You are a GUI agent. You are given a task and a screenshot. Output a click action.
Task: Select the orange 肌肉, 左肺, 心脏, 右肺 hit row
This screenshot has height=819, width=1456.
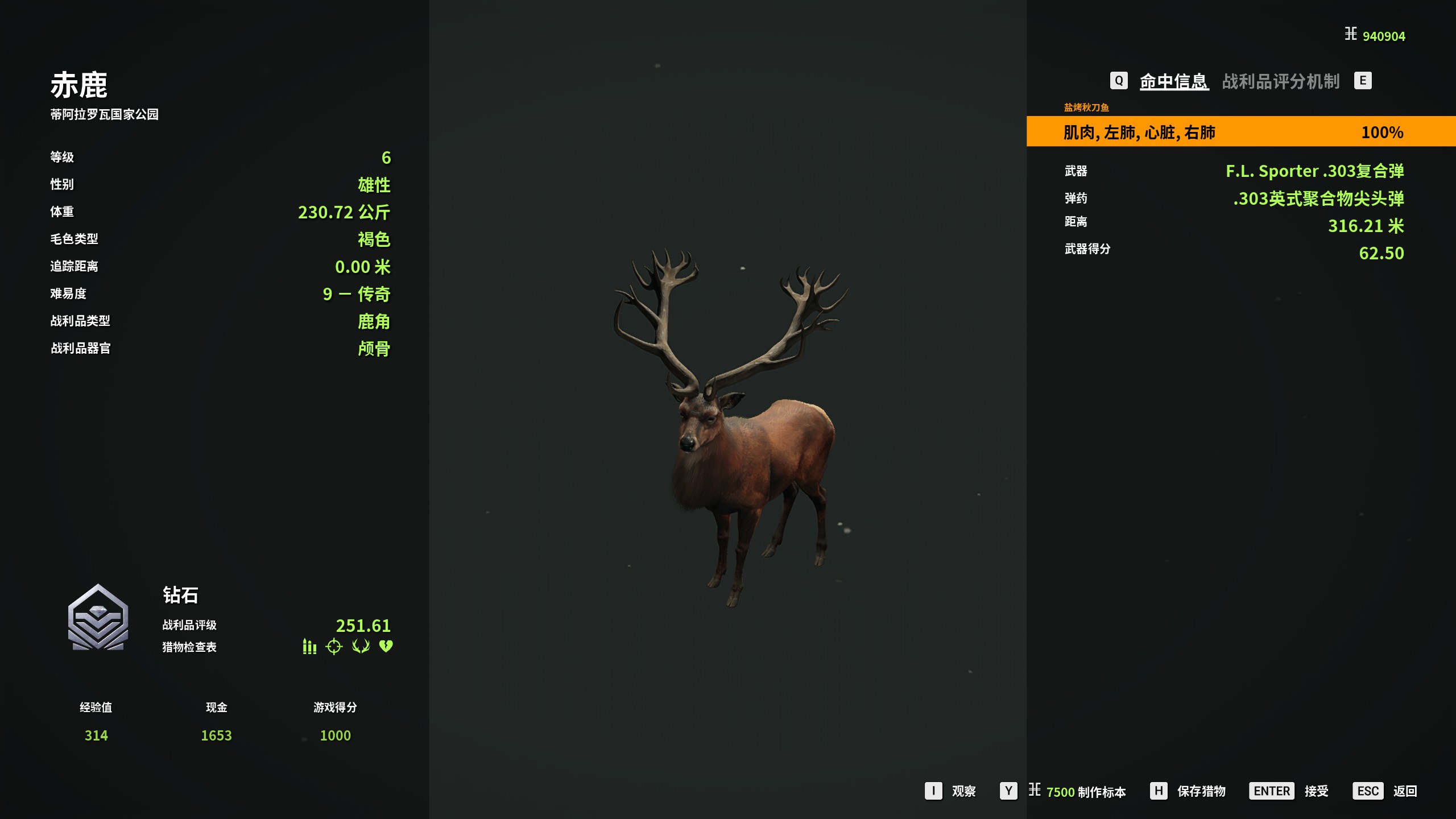1240,132
